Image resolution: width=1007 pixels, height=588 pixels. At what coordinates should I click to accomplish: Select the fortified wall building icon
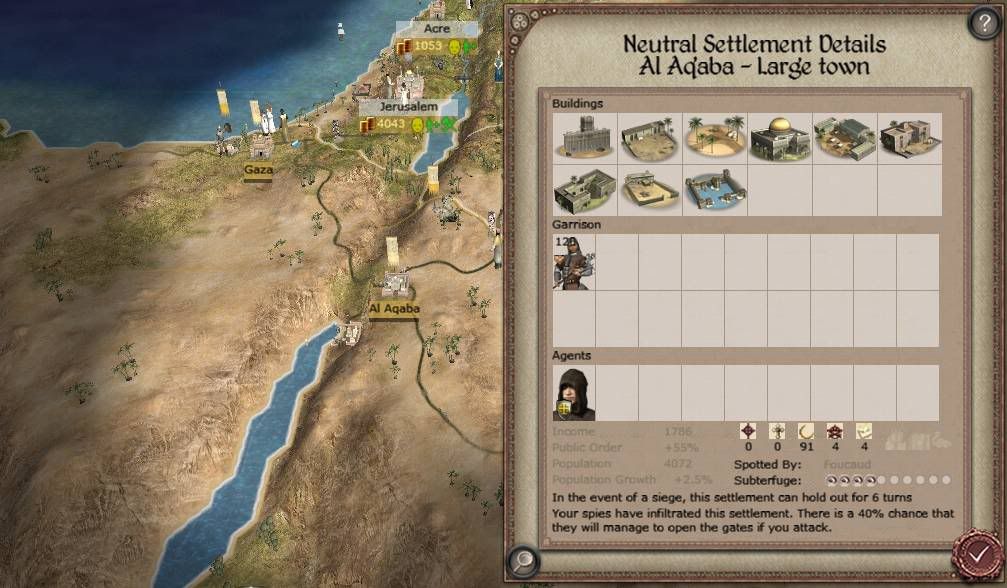click(584, 138)
